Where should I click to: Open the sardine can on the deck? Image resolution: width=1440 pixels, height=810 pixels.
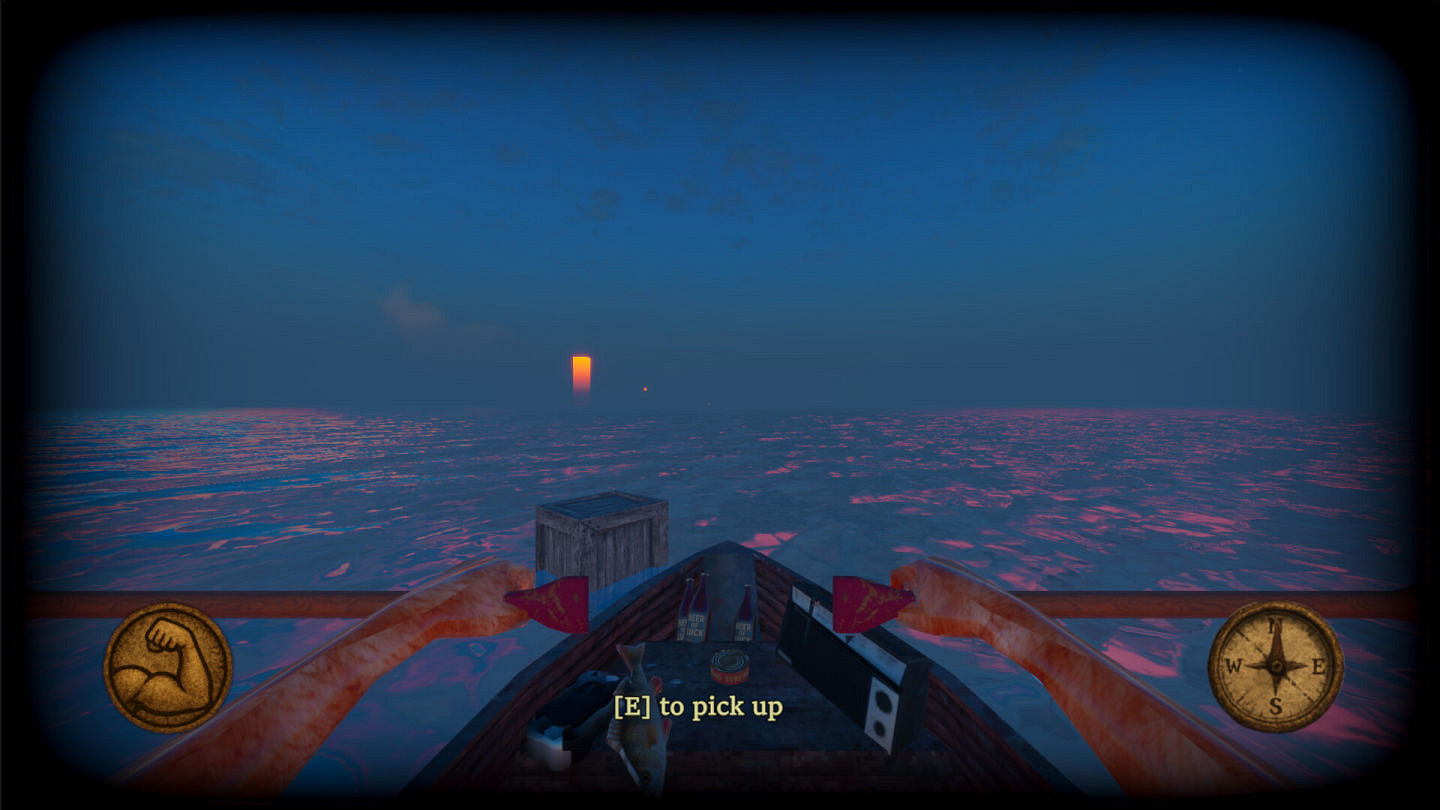[x=730, y=665]
